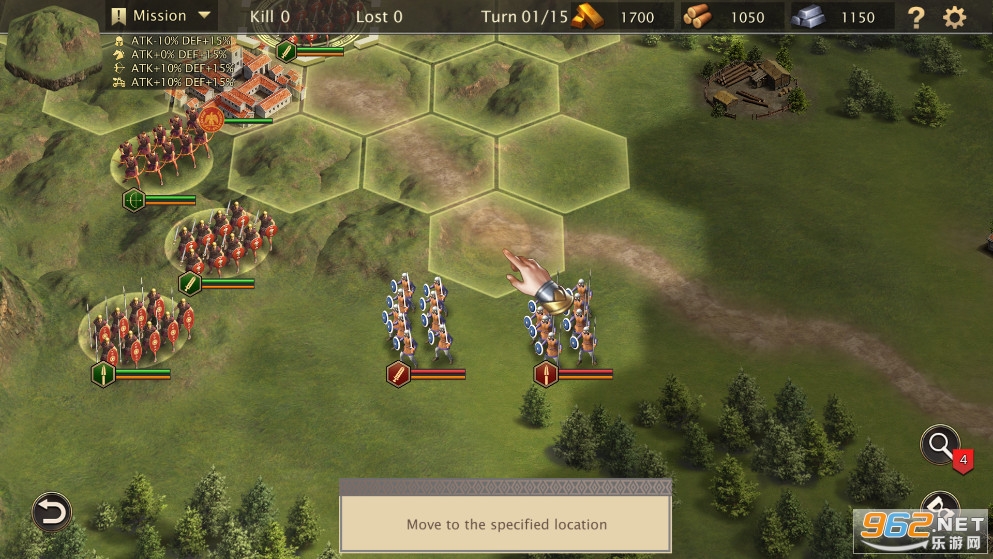Open the help question mark

click(915, 17)
